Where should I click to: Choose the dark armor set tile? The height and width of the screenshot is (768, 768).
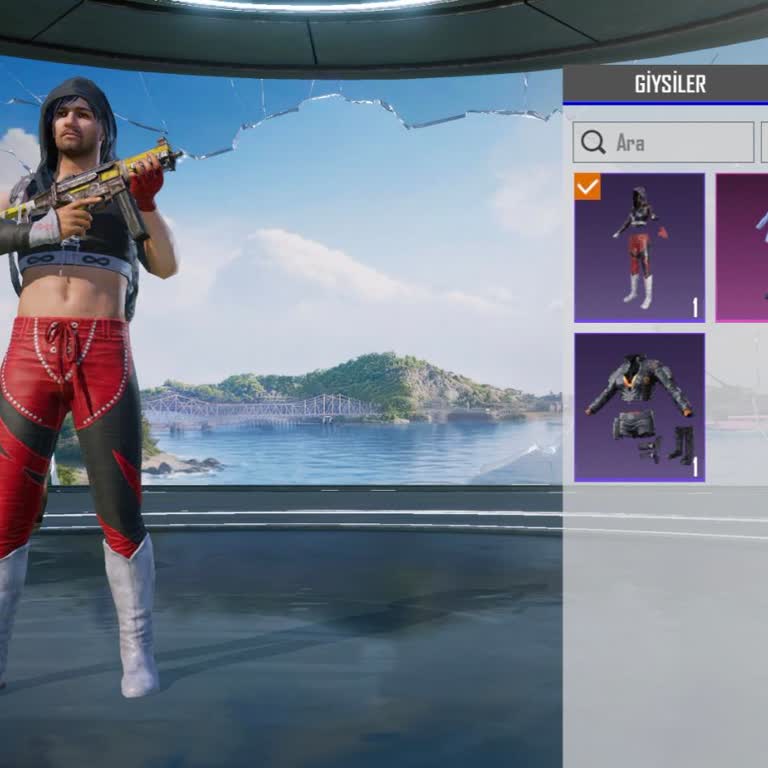[640, 407]
